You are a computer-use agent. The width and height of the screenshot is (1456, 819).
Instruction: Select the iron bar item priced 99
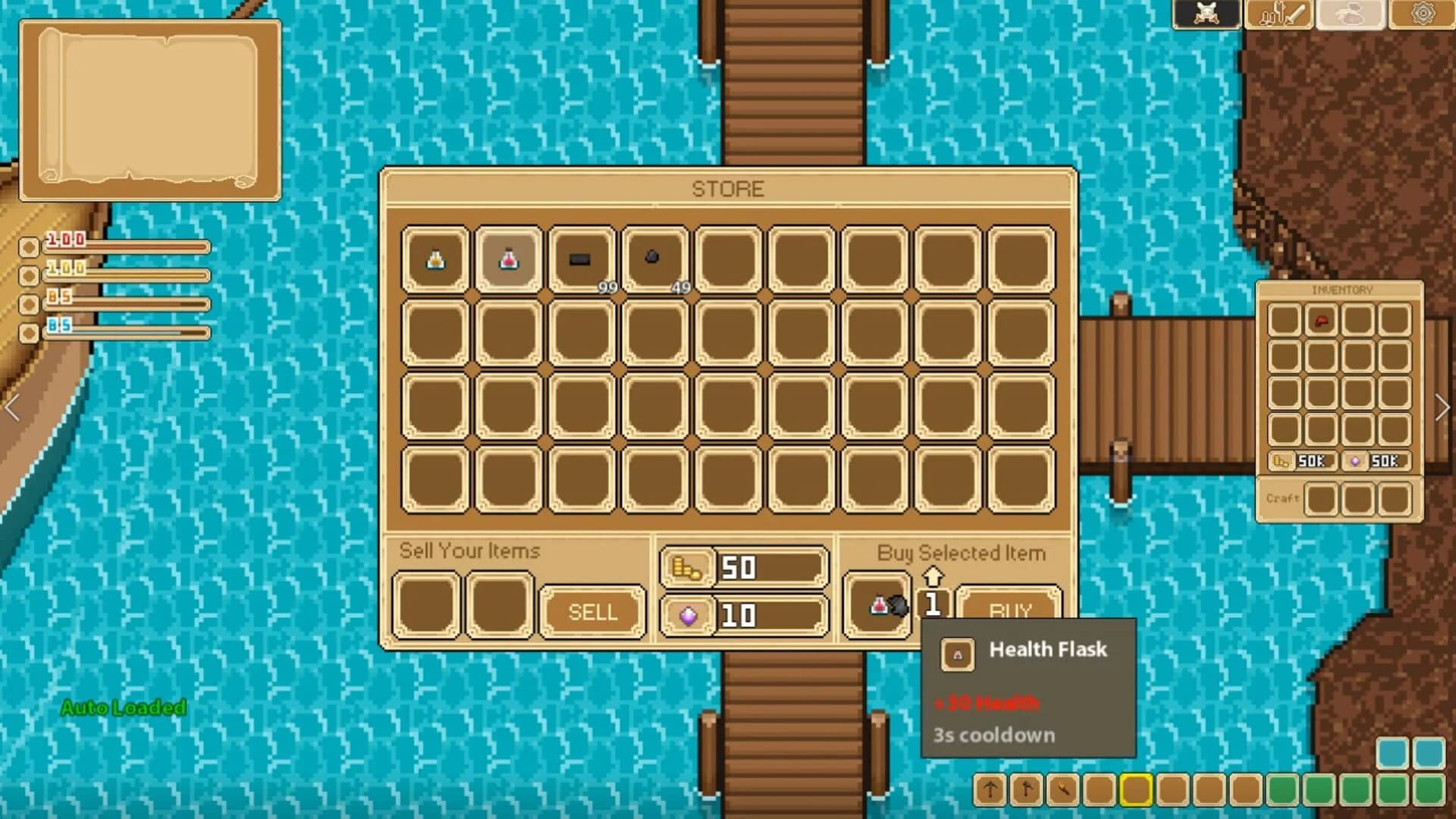point(581,258)
